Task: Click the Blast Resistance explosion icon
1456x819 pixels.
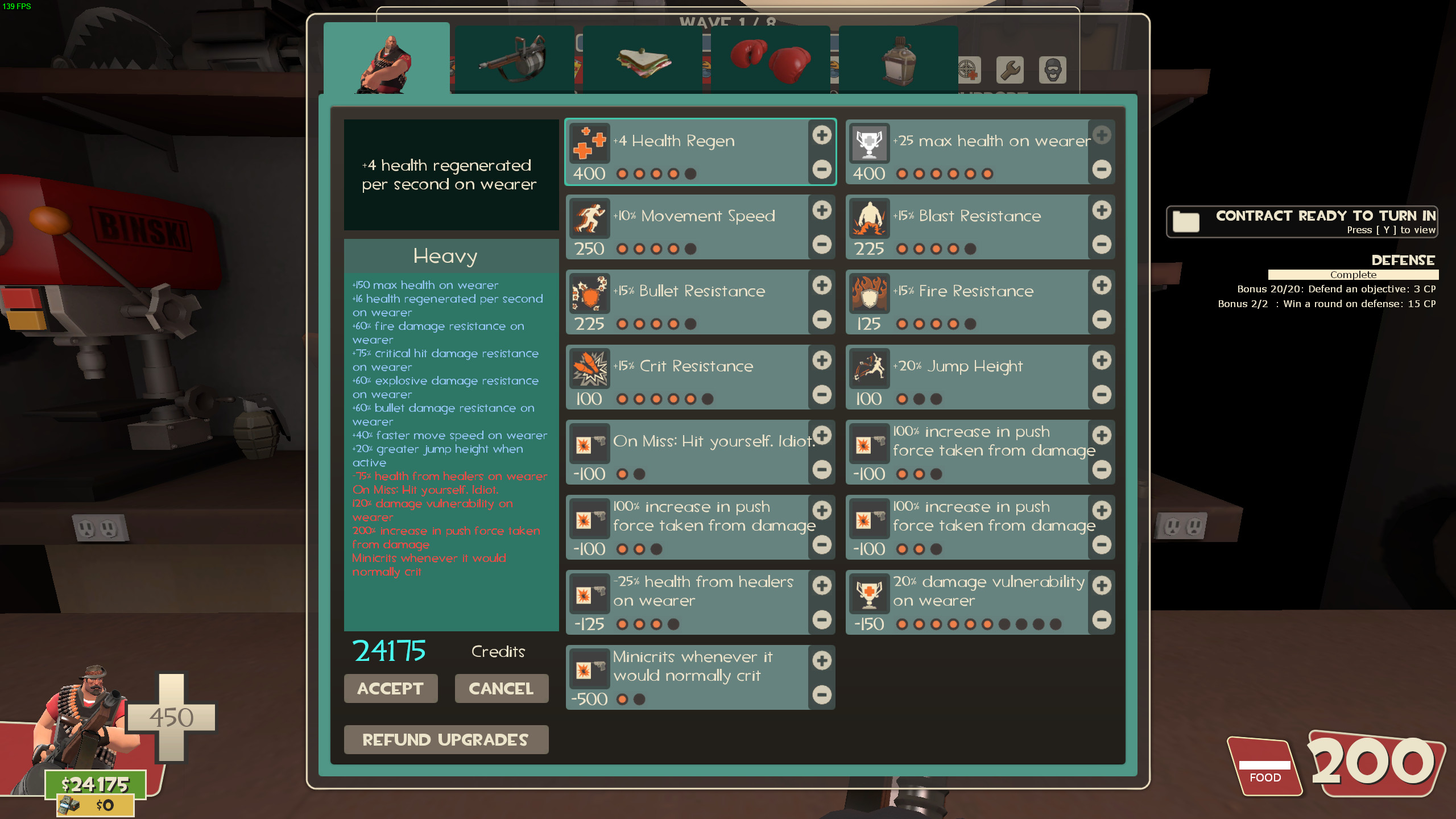Action: click(x=869, y=218)
